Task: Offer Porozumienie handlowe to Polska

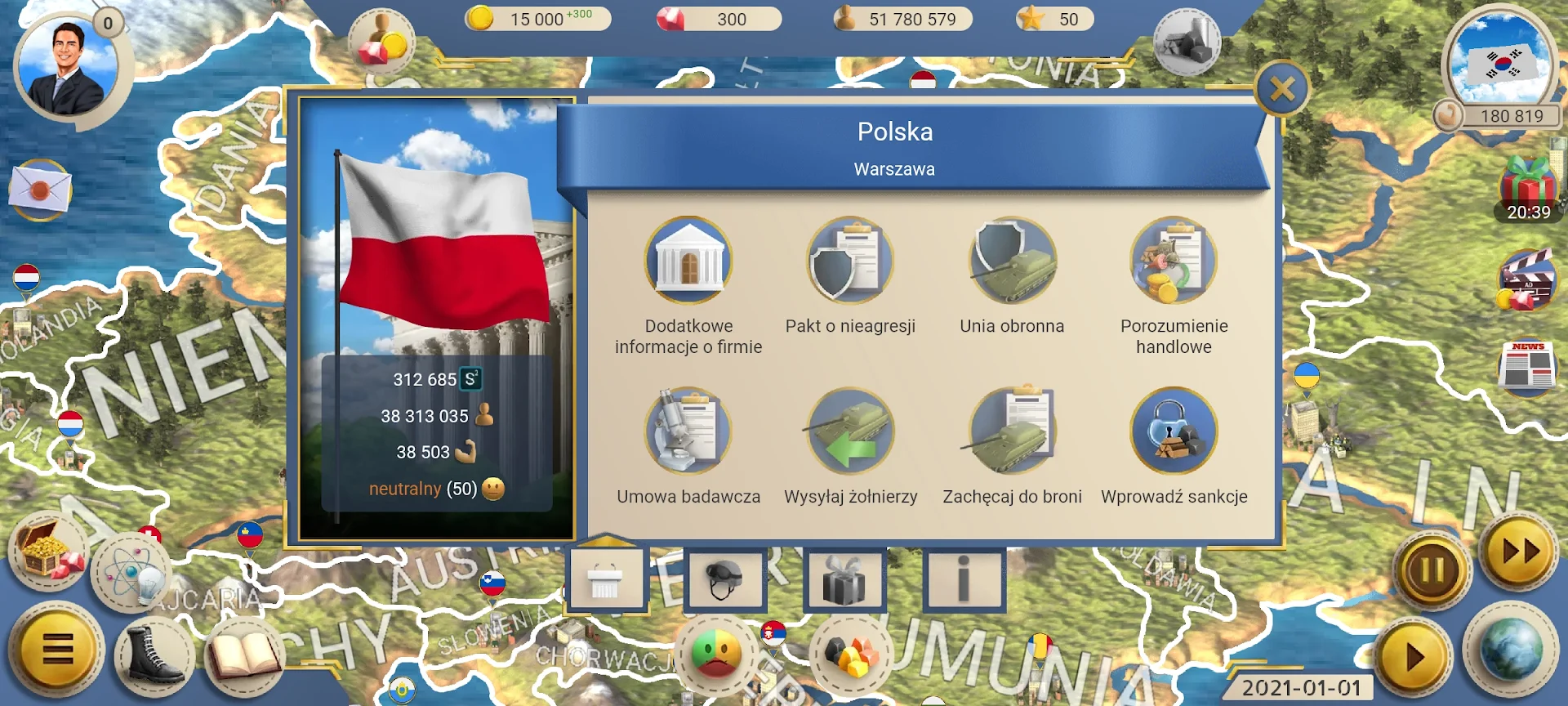Action: (1174, 261)
